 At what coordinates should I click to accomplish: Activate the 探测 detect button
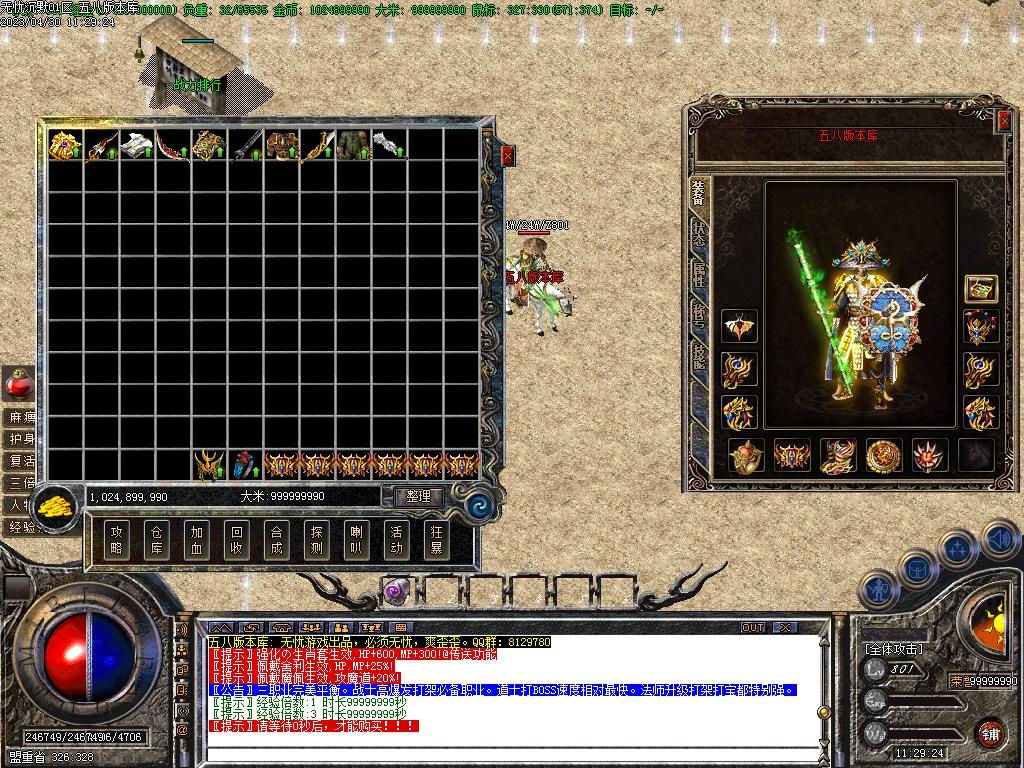317,540
